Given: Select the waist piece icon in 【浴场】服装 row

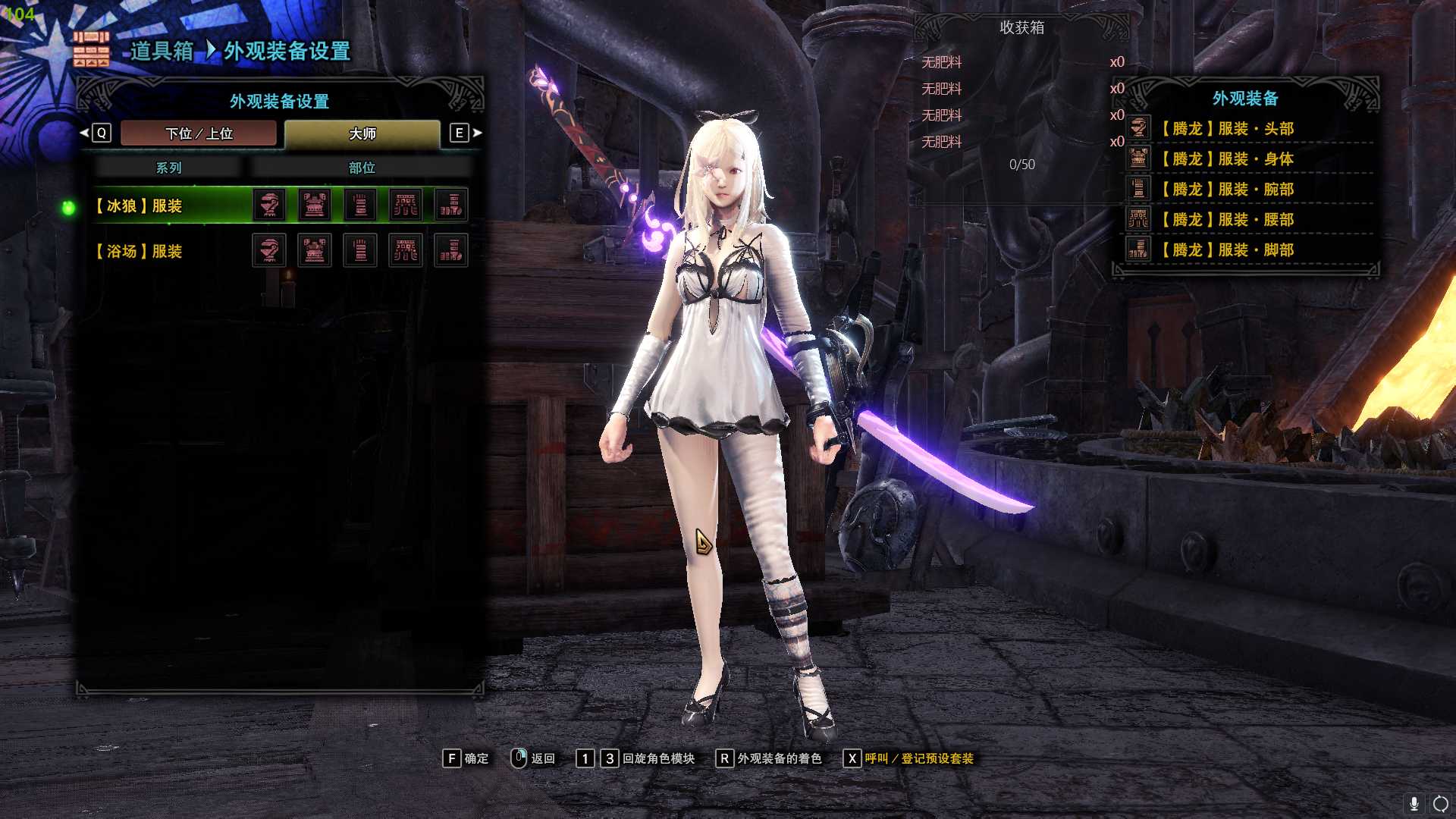Looking at the screenshot, I should [x=407, y=250].
